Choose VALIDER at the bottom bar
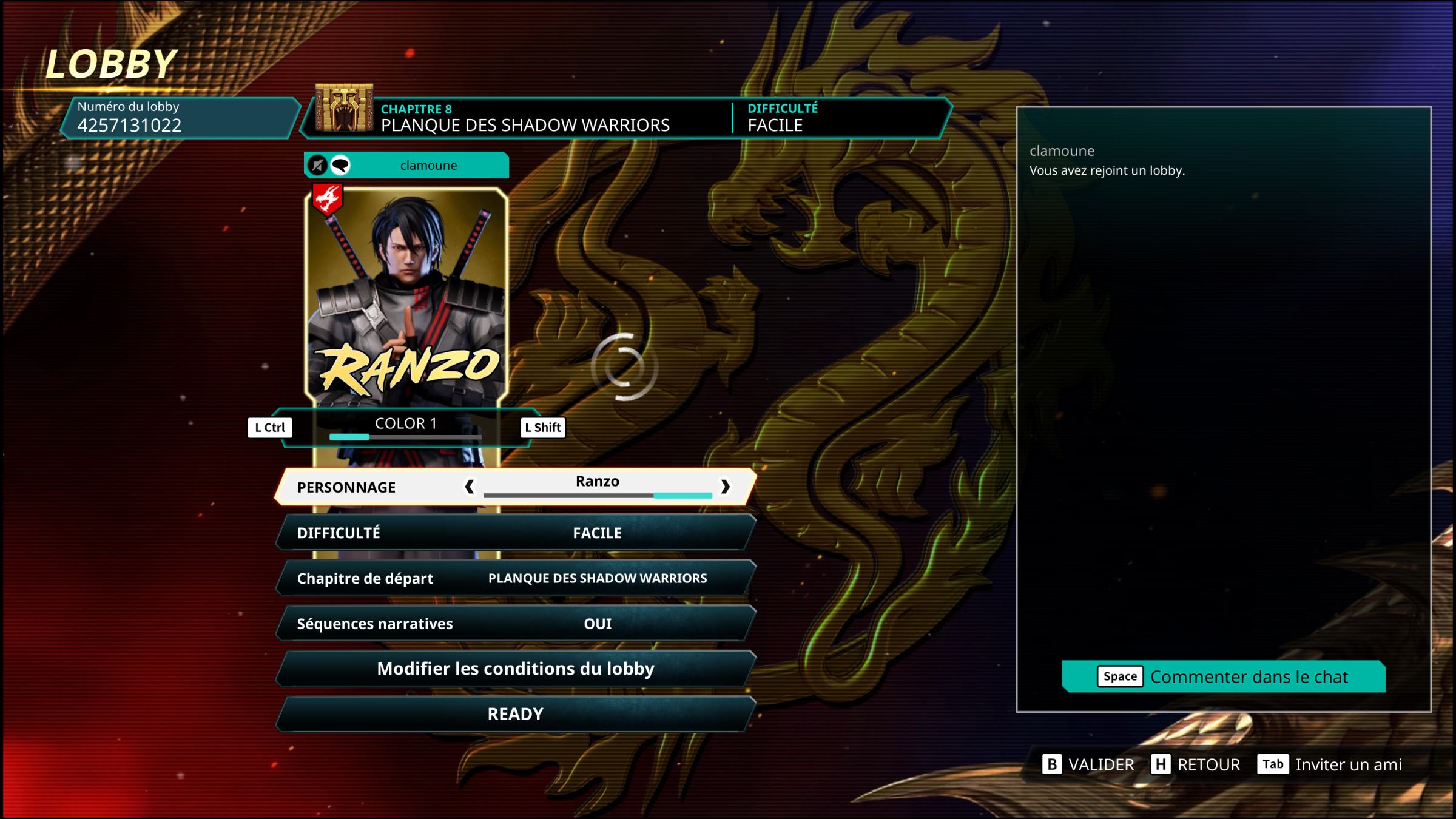1456x819 pixels. 1088,764
